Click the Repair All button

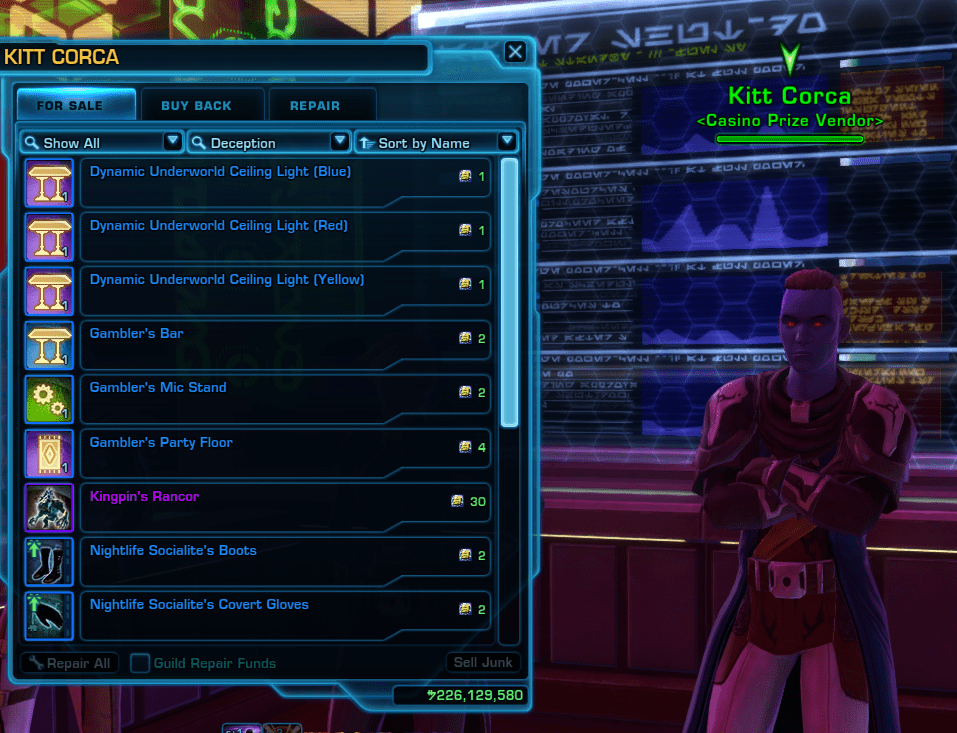[x=69, y=663]
